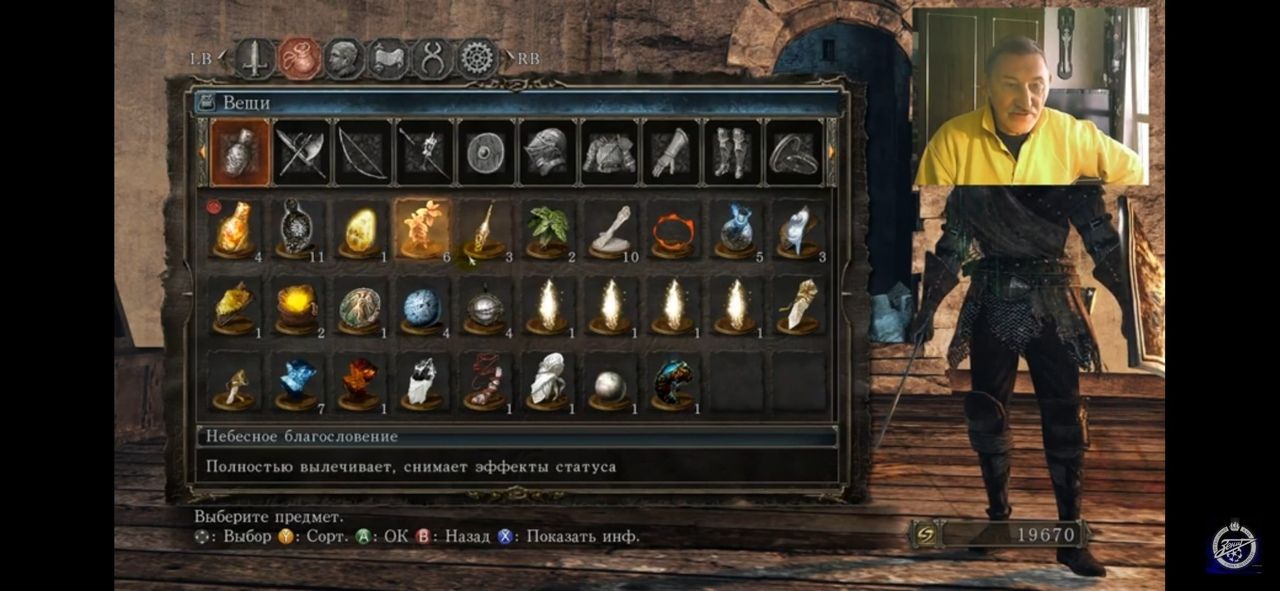This screenshot has width=1280, height=591.
Task: Show the helmet category
Action: point(546,153)
